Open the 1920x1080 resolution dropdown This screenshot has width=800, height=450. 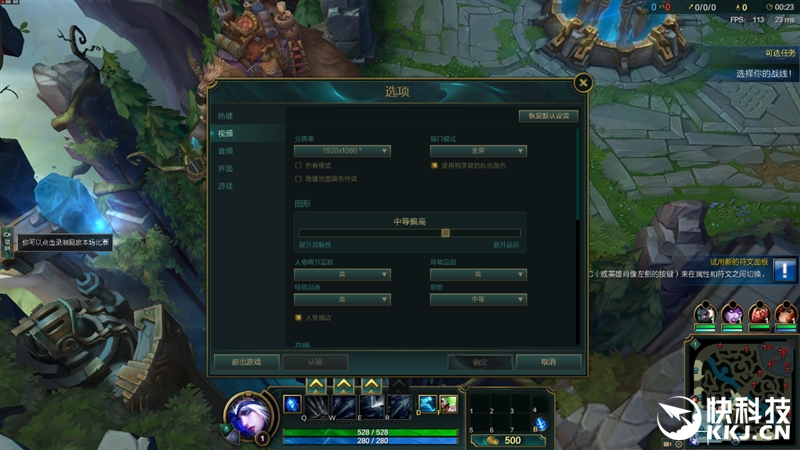point(342,151)
